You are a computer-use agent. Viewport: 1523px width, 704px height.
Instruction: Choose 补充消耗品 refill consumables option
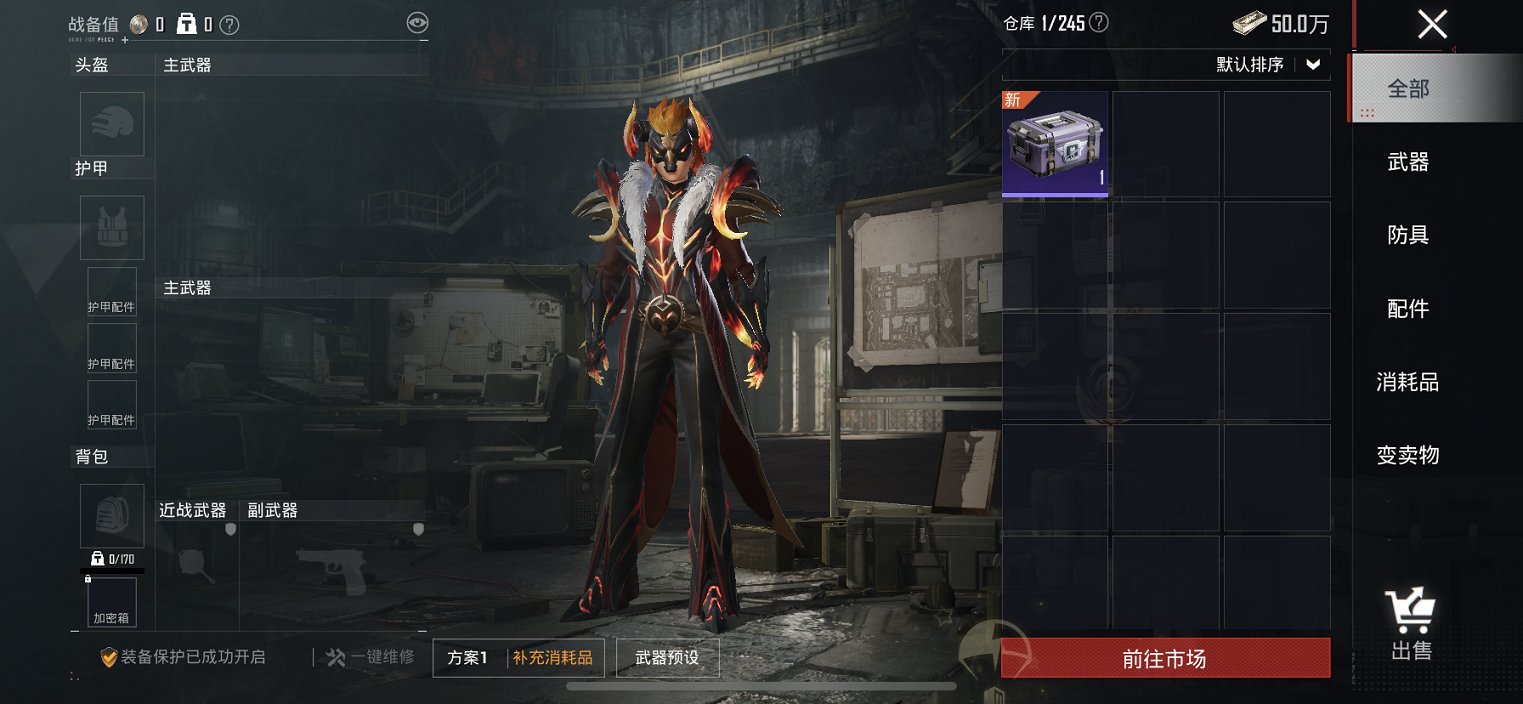(553, 658)
